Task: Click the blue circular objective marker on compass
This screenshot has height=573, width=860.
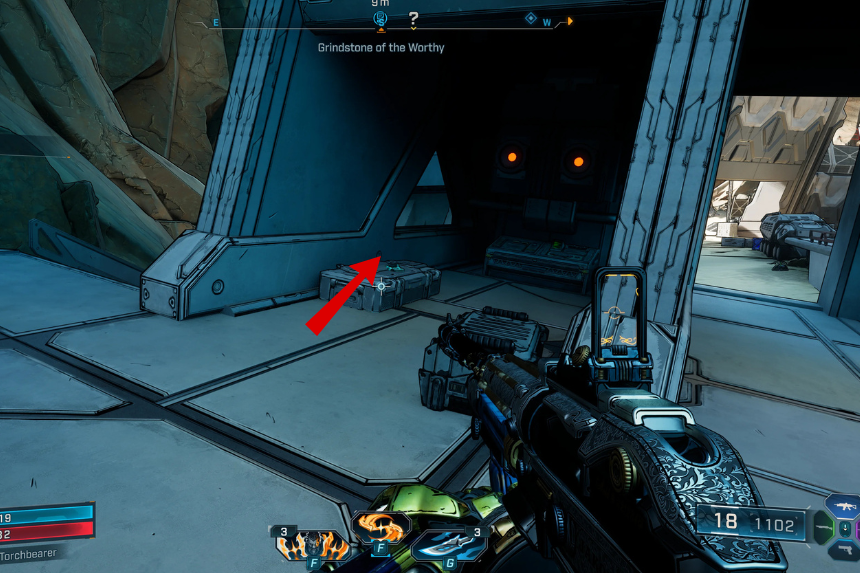Action: click(x=380, y=19)
